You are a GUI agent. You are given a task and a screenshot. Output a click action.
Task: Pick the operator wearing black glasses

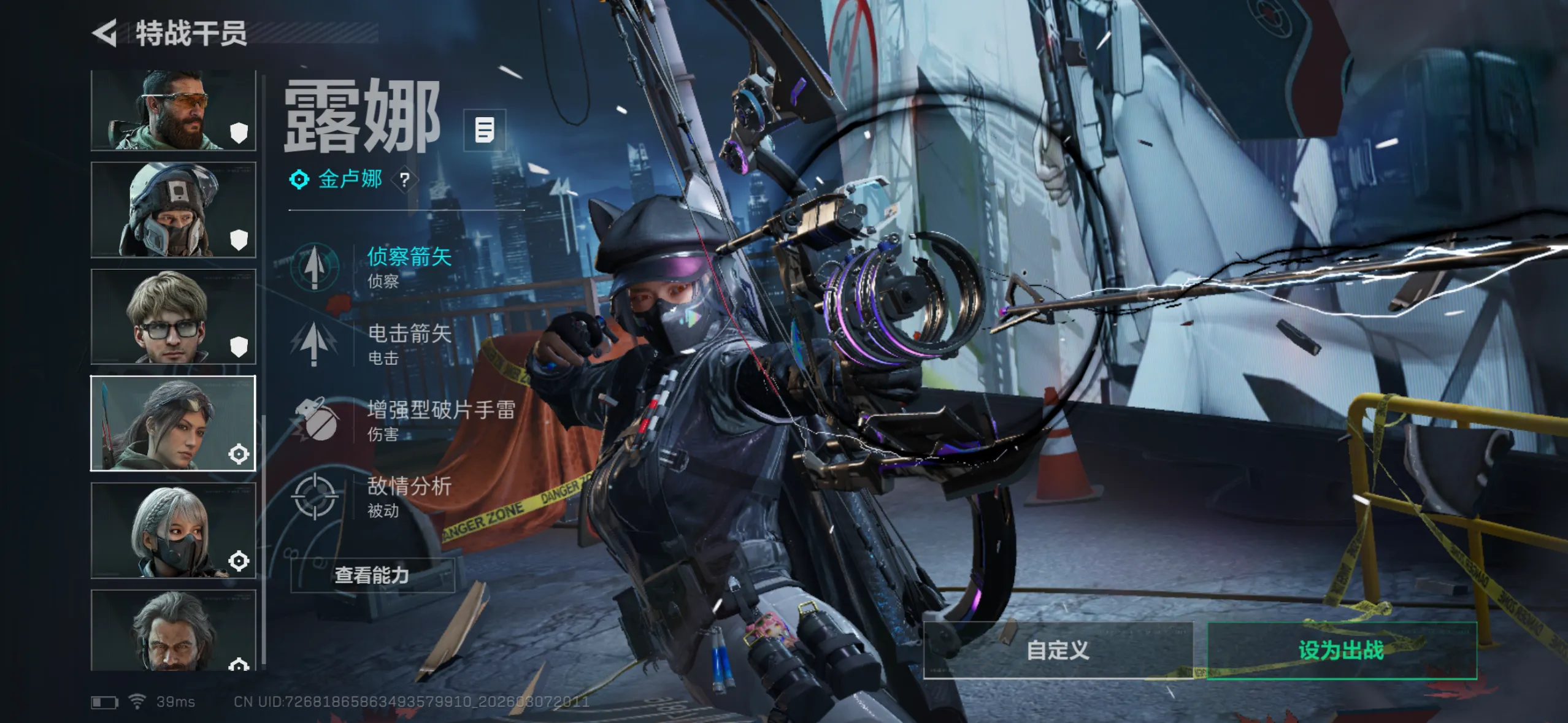(x=173, y=317)
